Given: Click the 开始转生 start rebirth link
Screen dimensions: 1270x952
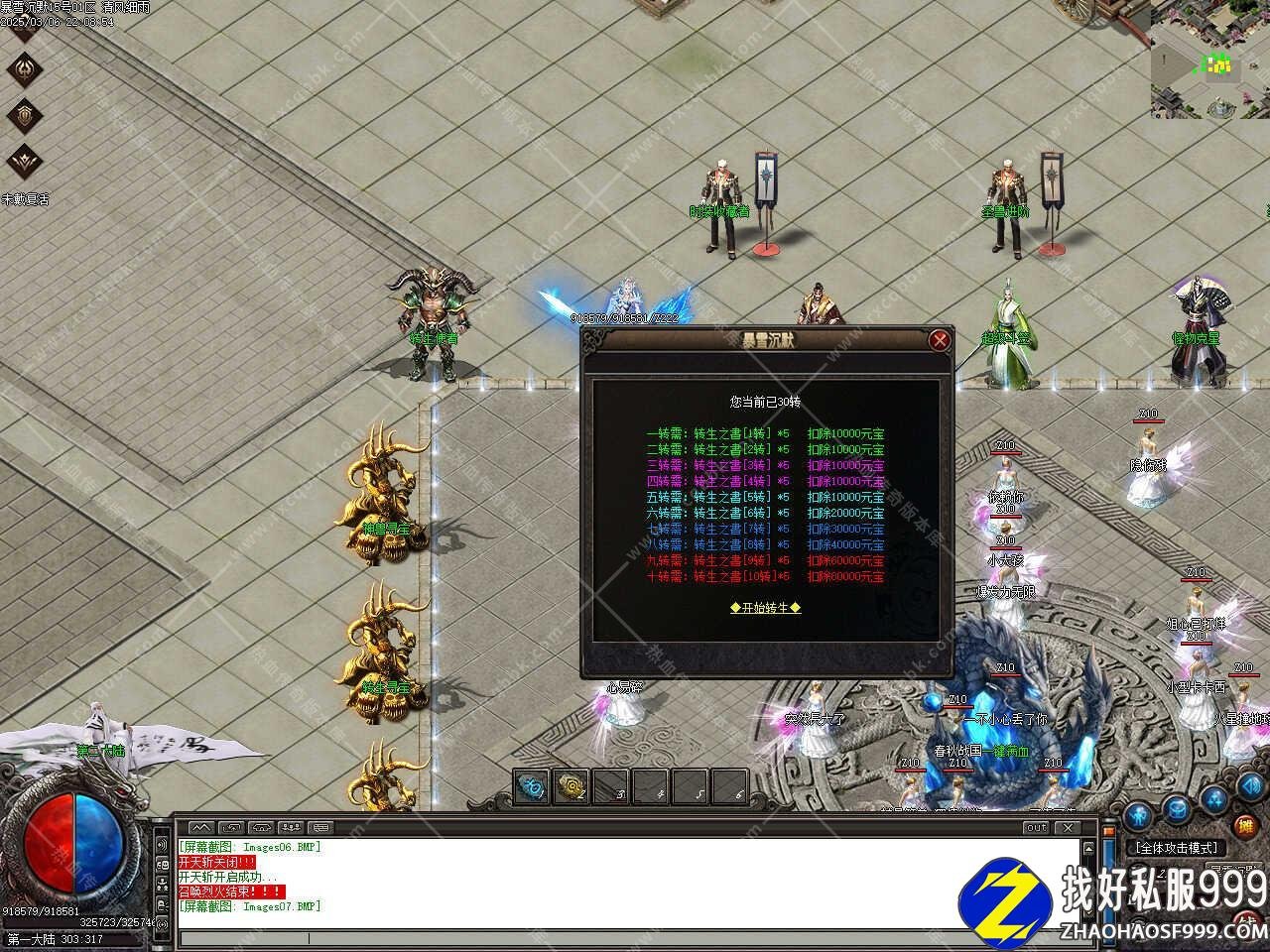Looking at the screenshot, I should click(765, 608).
